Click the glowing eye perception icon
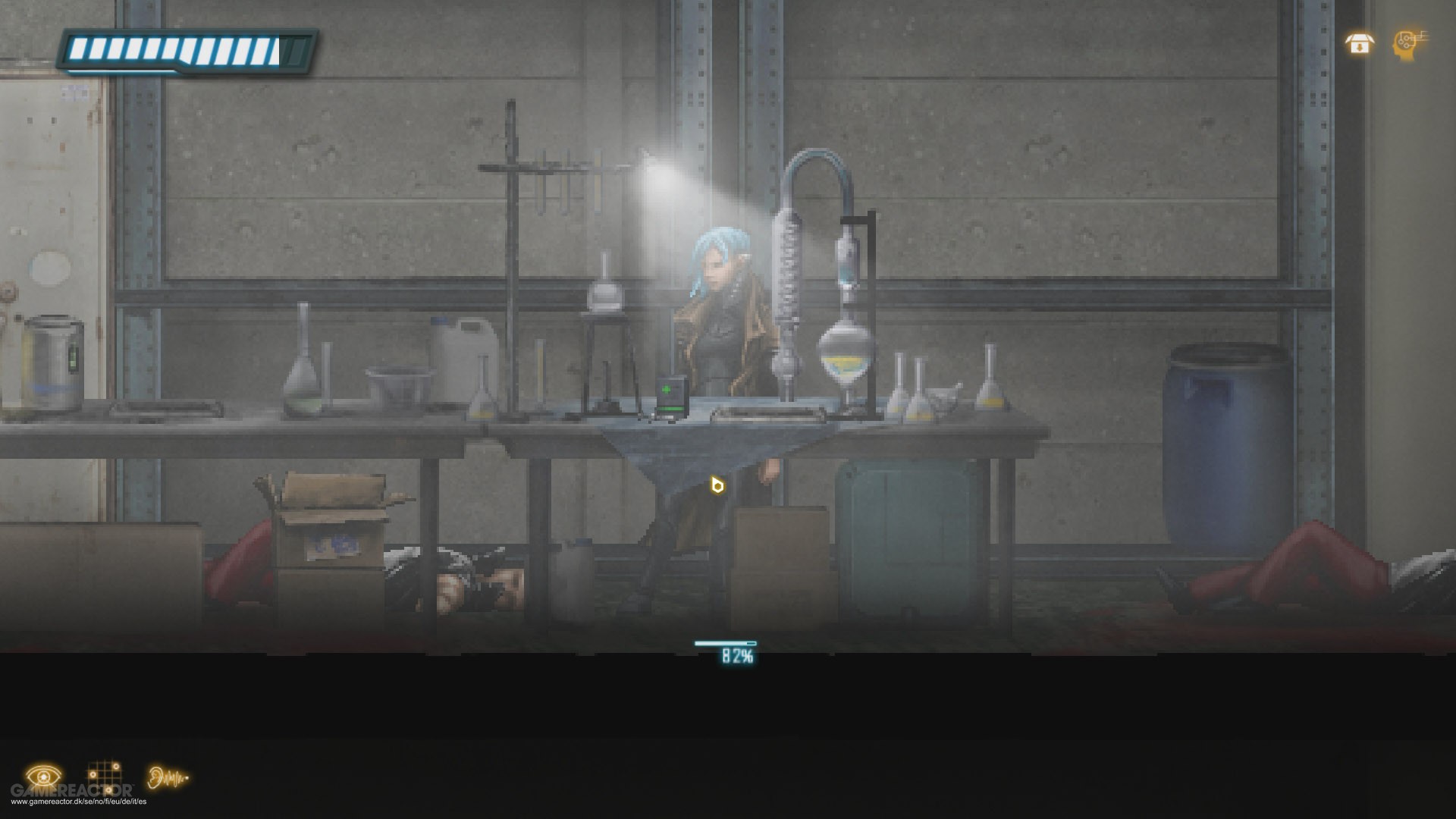 point(45,775)
